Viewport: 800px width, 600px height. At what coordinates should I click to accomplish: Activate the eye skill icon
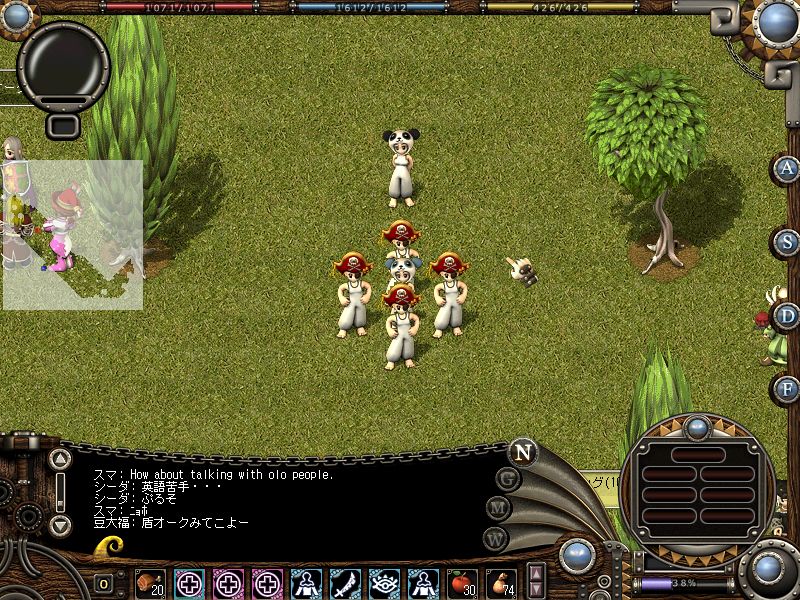point(384,583)
